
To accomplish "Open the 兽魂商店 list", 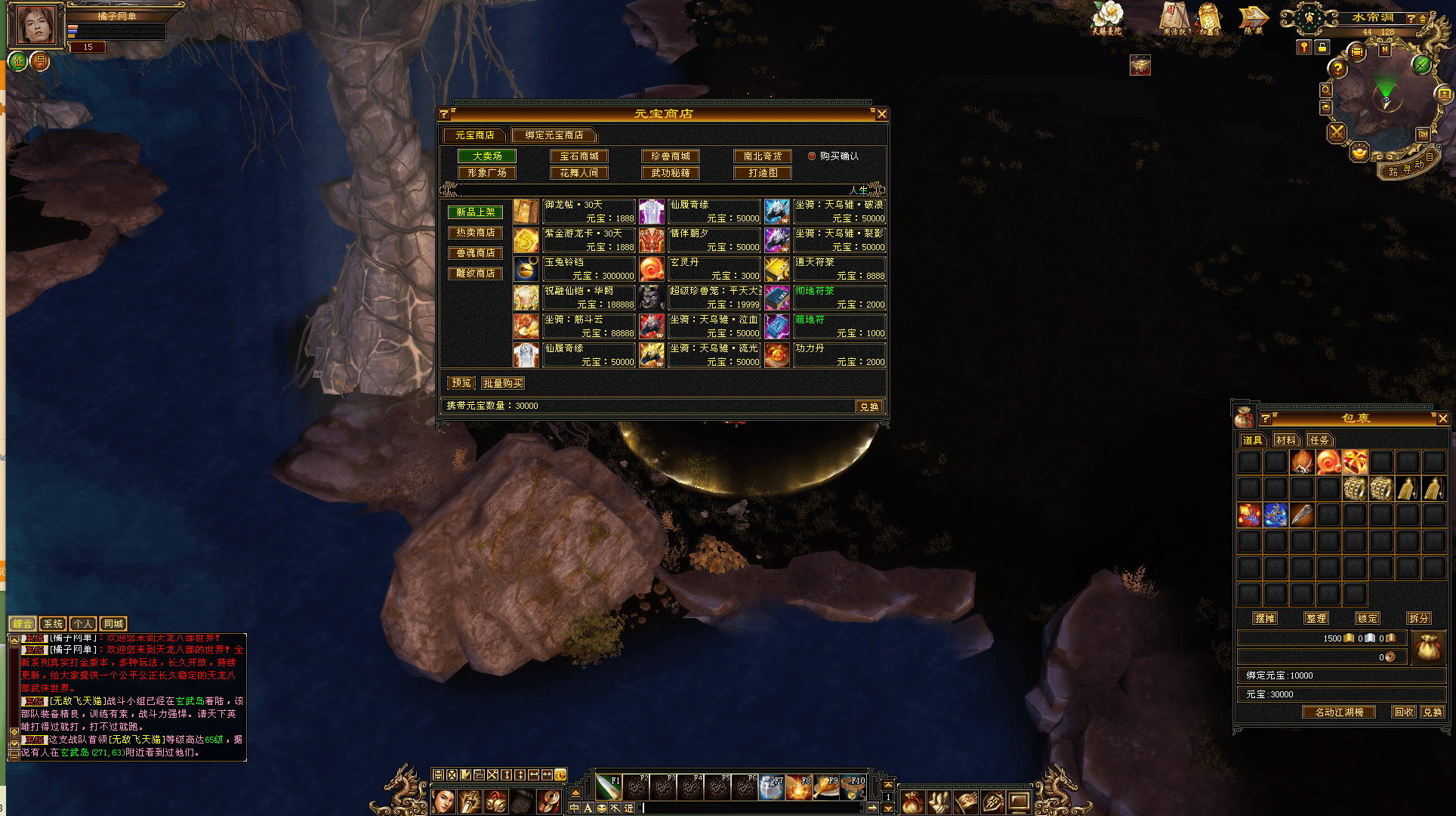I will click(476, 253).
